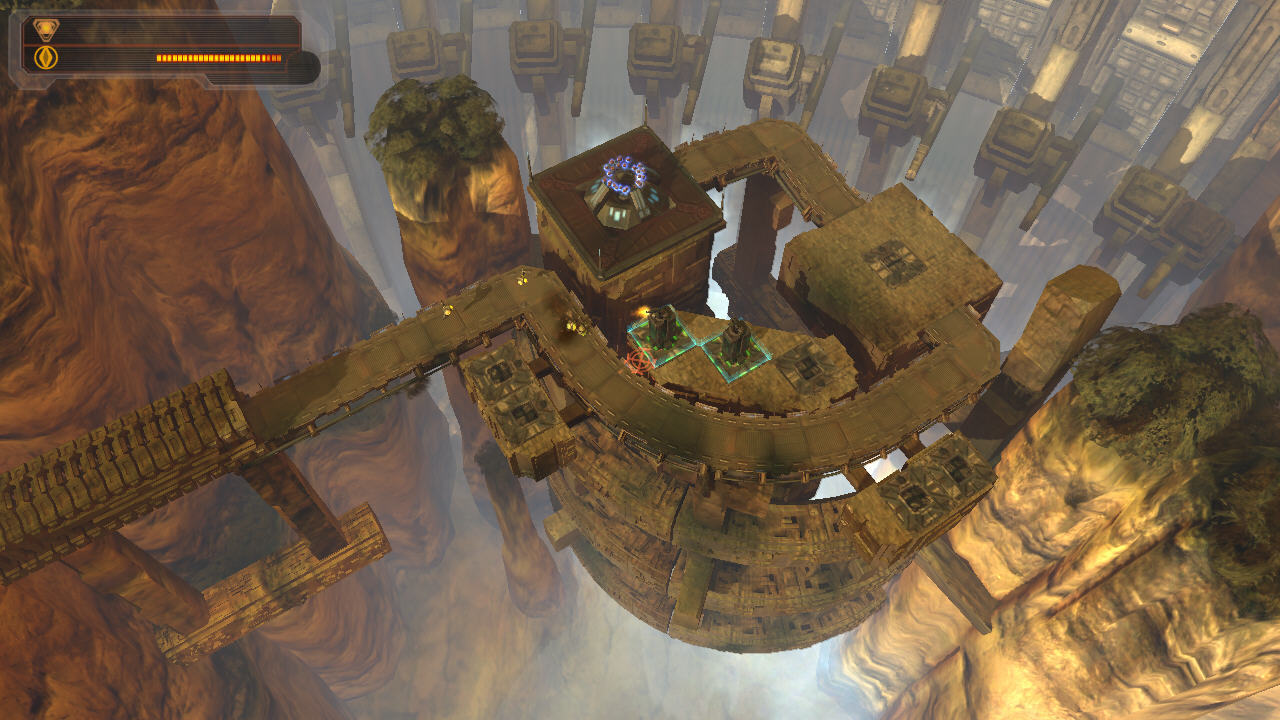
Task: Select the highlighted gun tower firing a muzzle flash
Action: [662, 329]
